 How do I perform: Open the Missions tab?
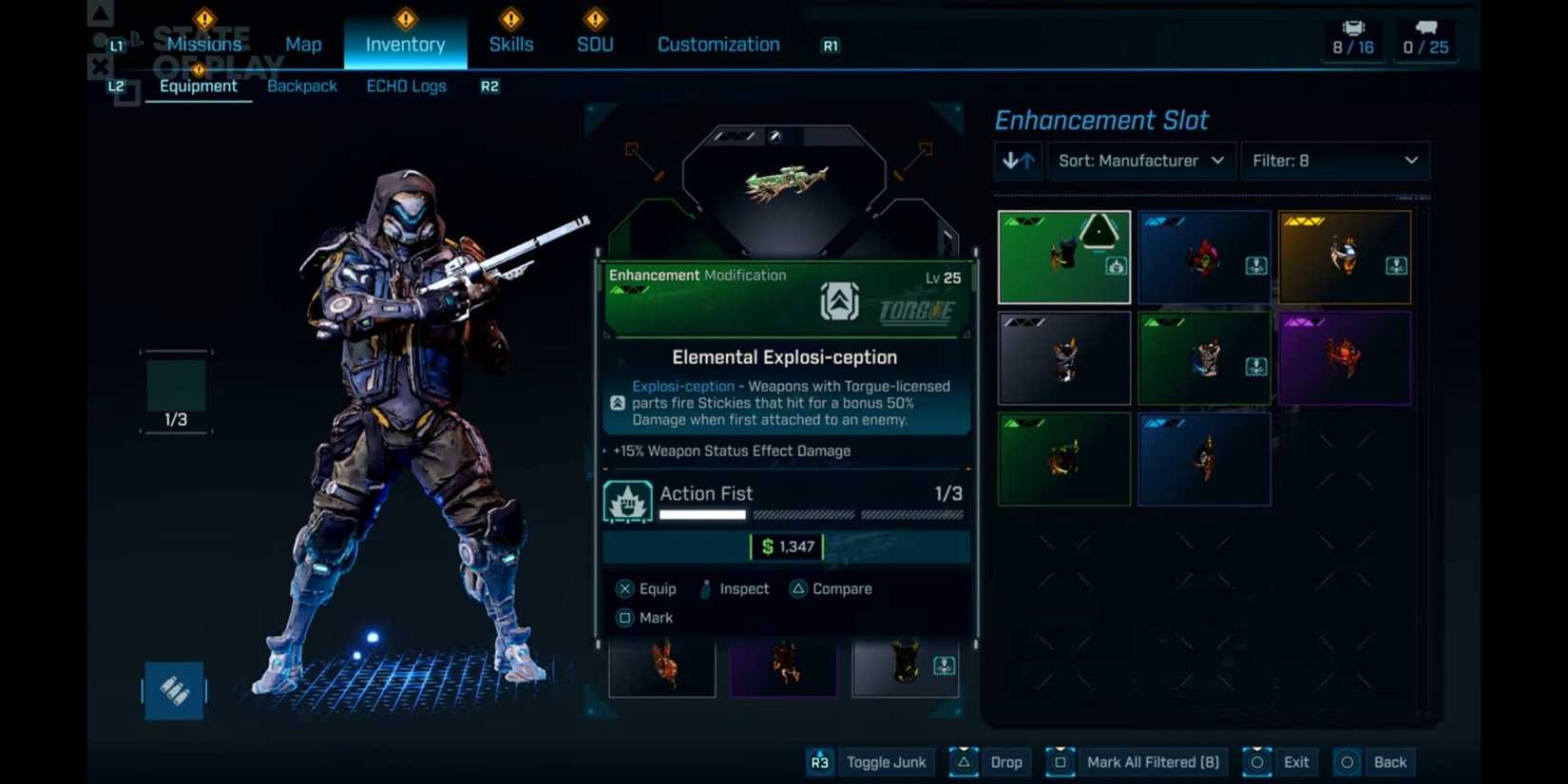pyautogui.click(x=203, y=44)
